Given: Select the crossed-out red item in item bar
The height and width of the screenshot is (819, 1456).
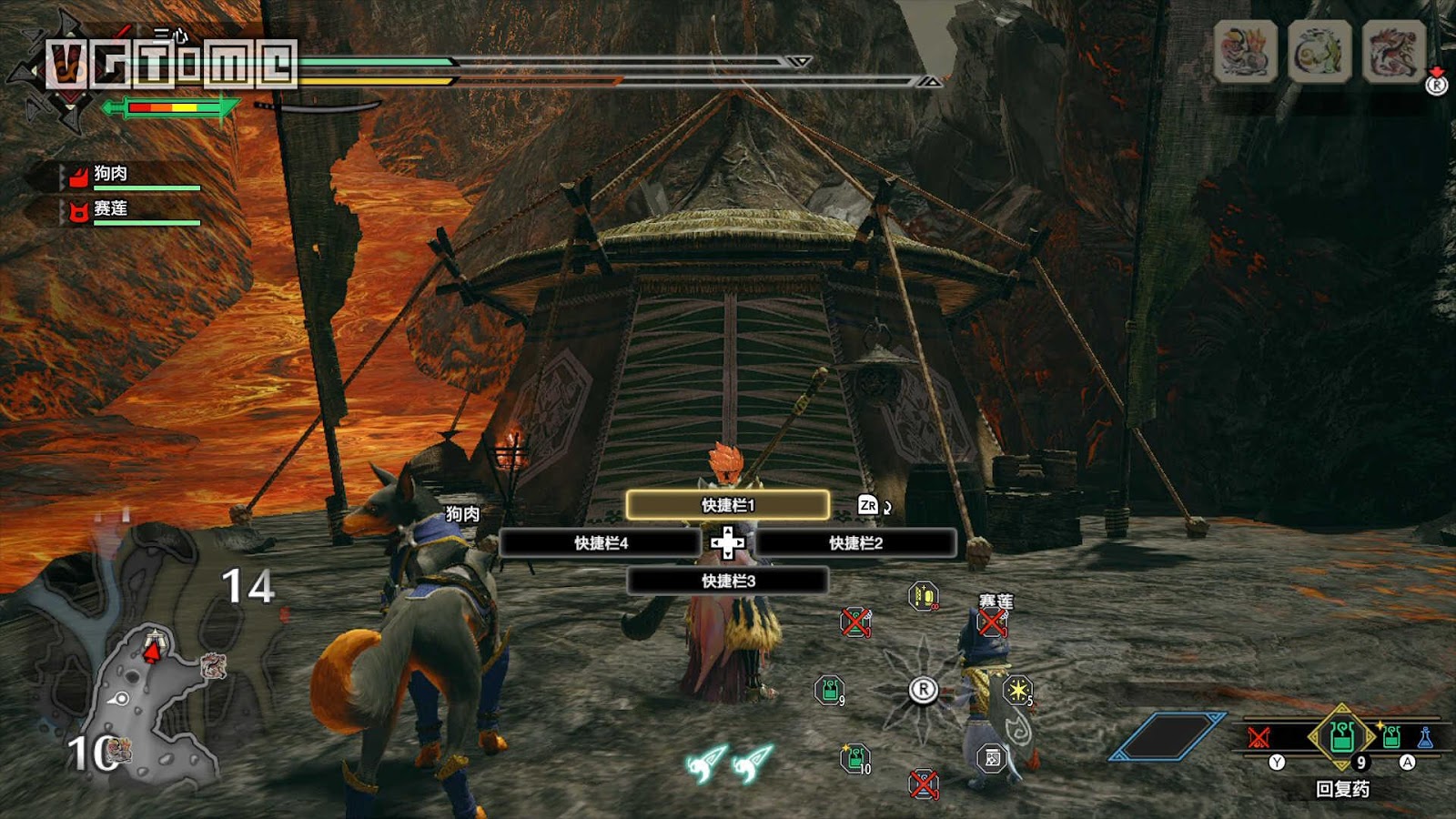Looking at the screenshot, I should (1259, 736).
